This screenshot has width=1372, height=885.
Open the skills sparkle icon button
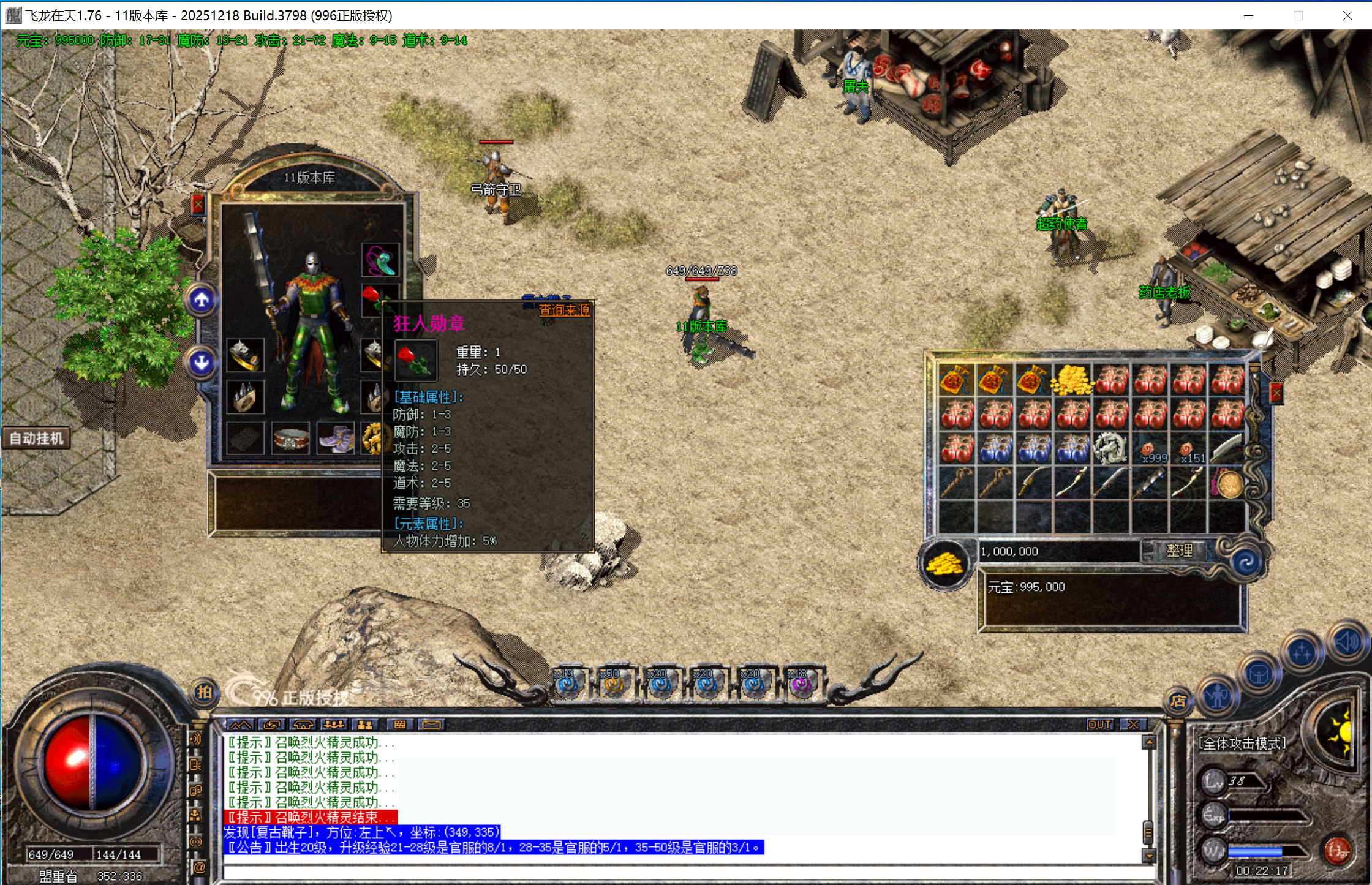[x=1302, y=653]
